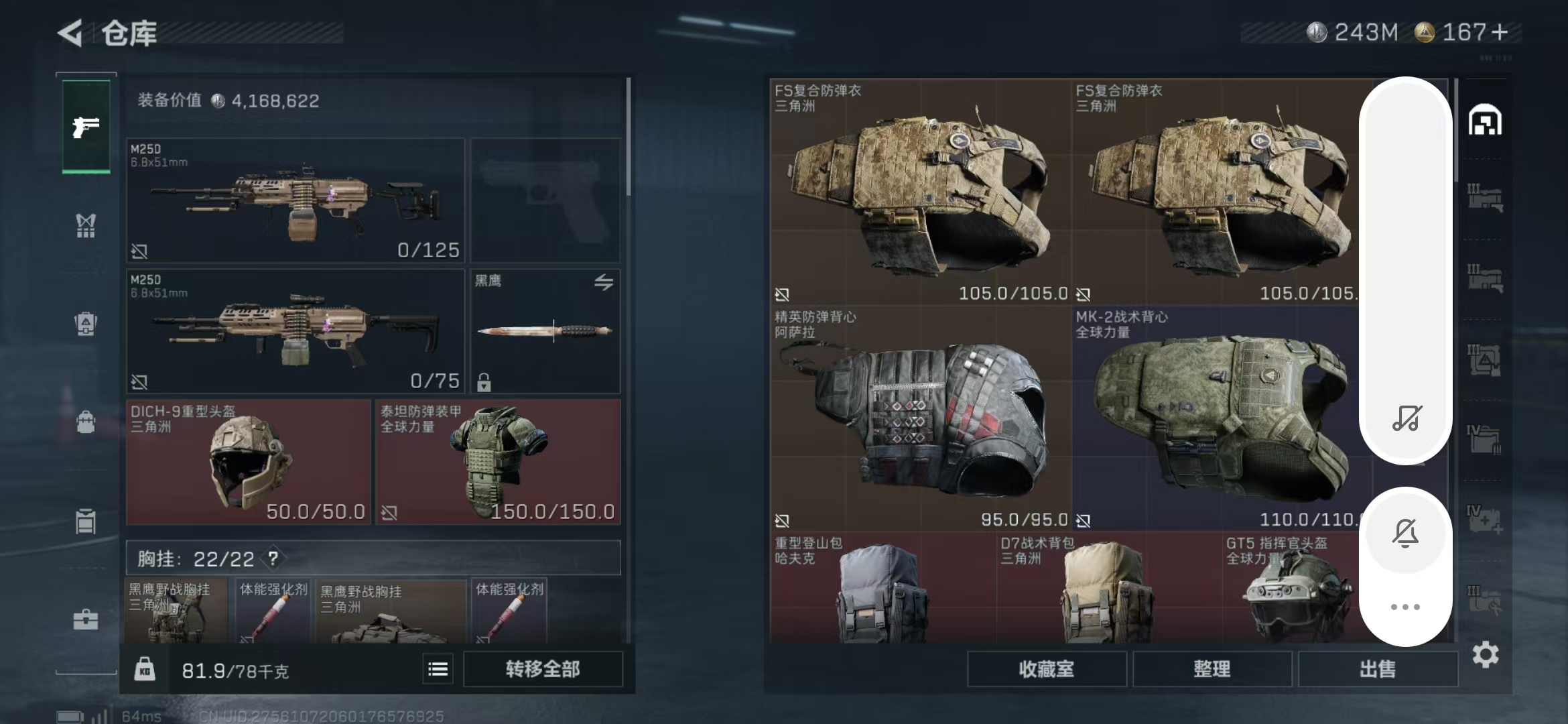Select the pistol weapons tab

[x=86, y=126]
